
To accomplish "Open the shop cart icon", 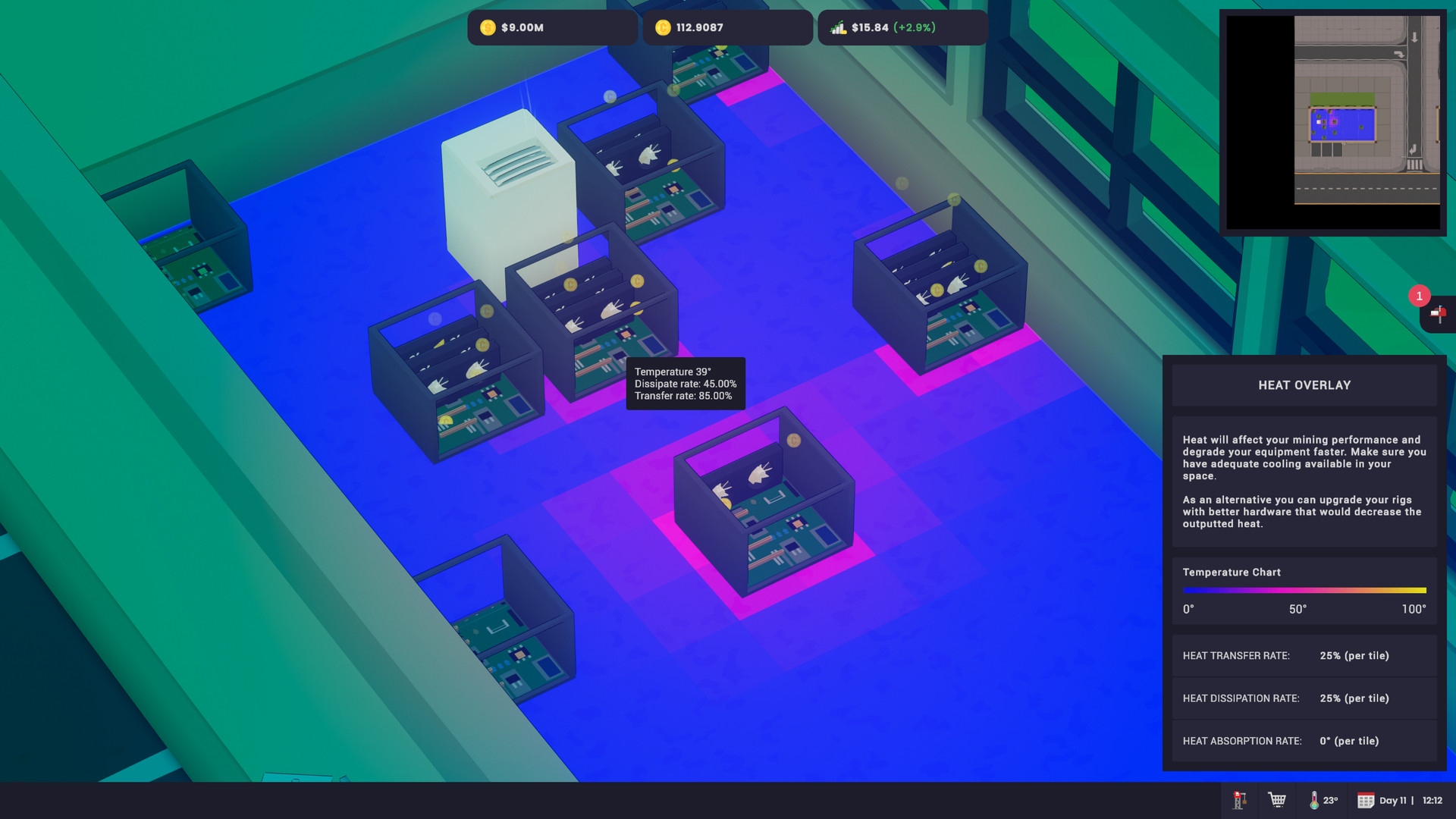I will 1277,800.
